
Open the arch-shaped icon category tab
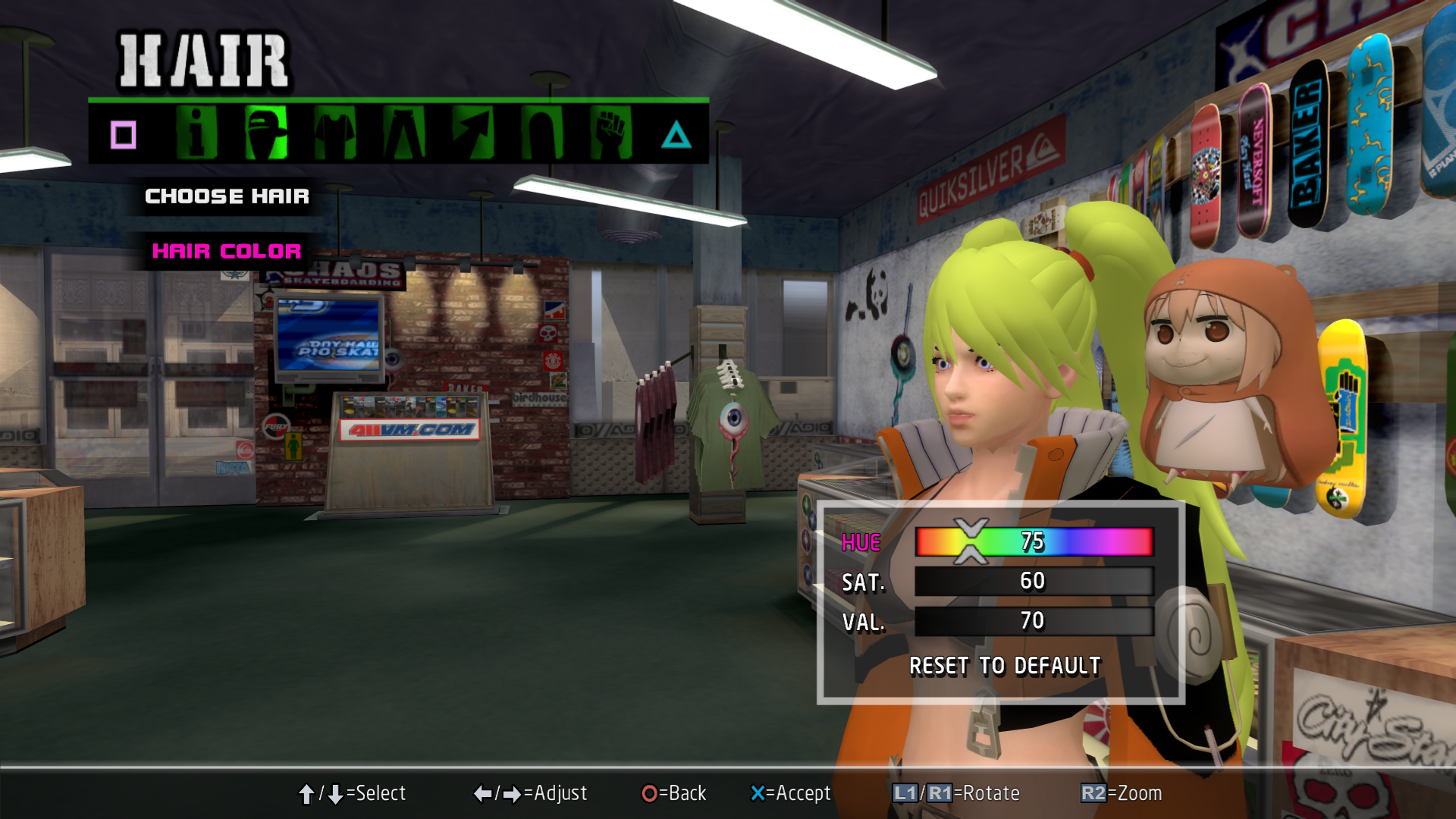coord(541,133)
